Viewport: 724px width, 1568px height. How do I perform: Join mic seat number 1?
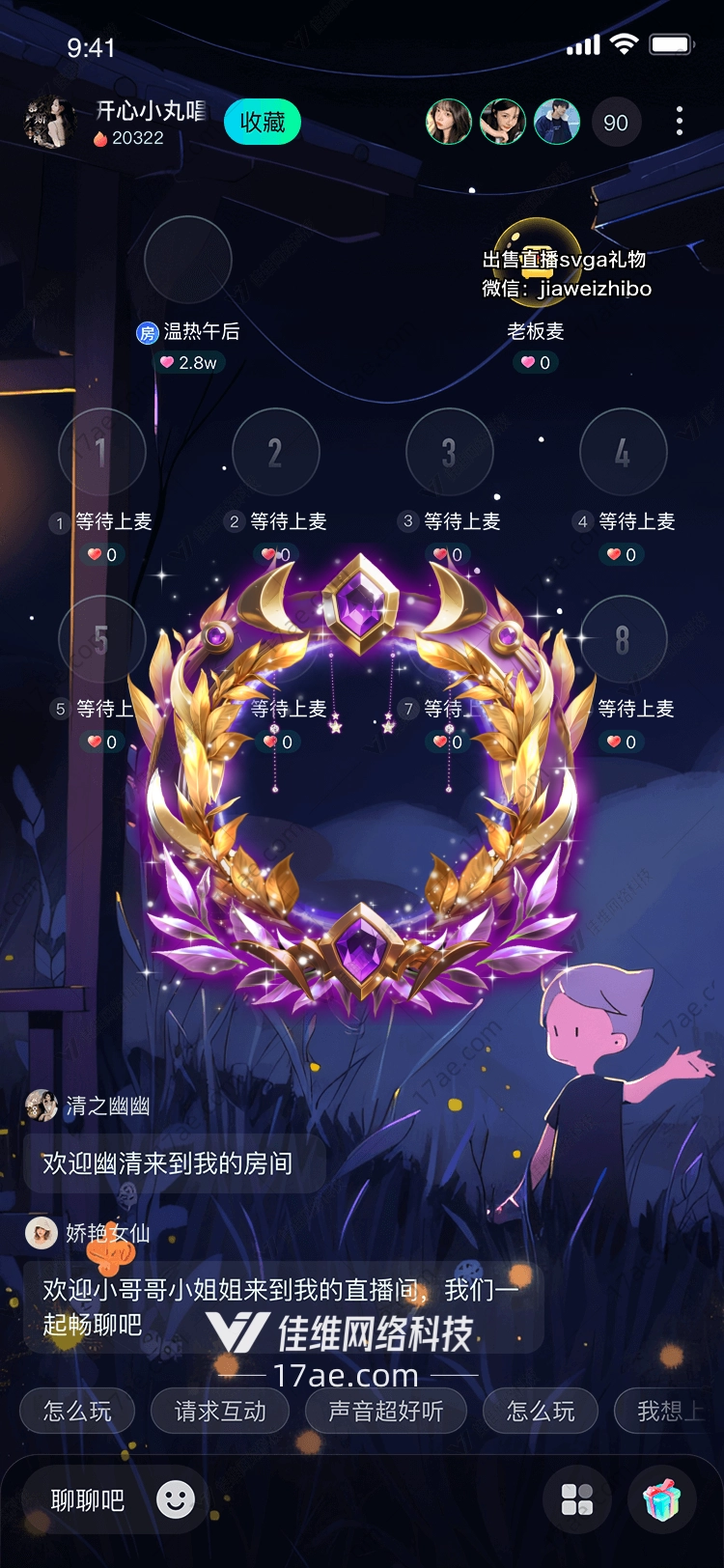pos(102,452)
